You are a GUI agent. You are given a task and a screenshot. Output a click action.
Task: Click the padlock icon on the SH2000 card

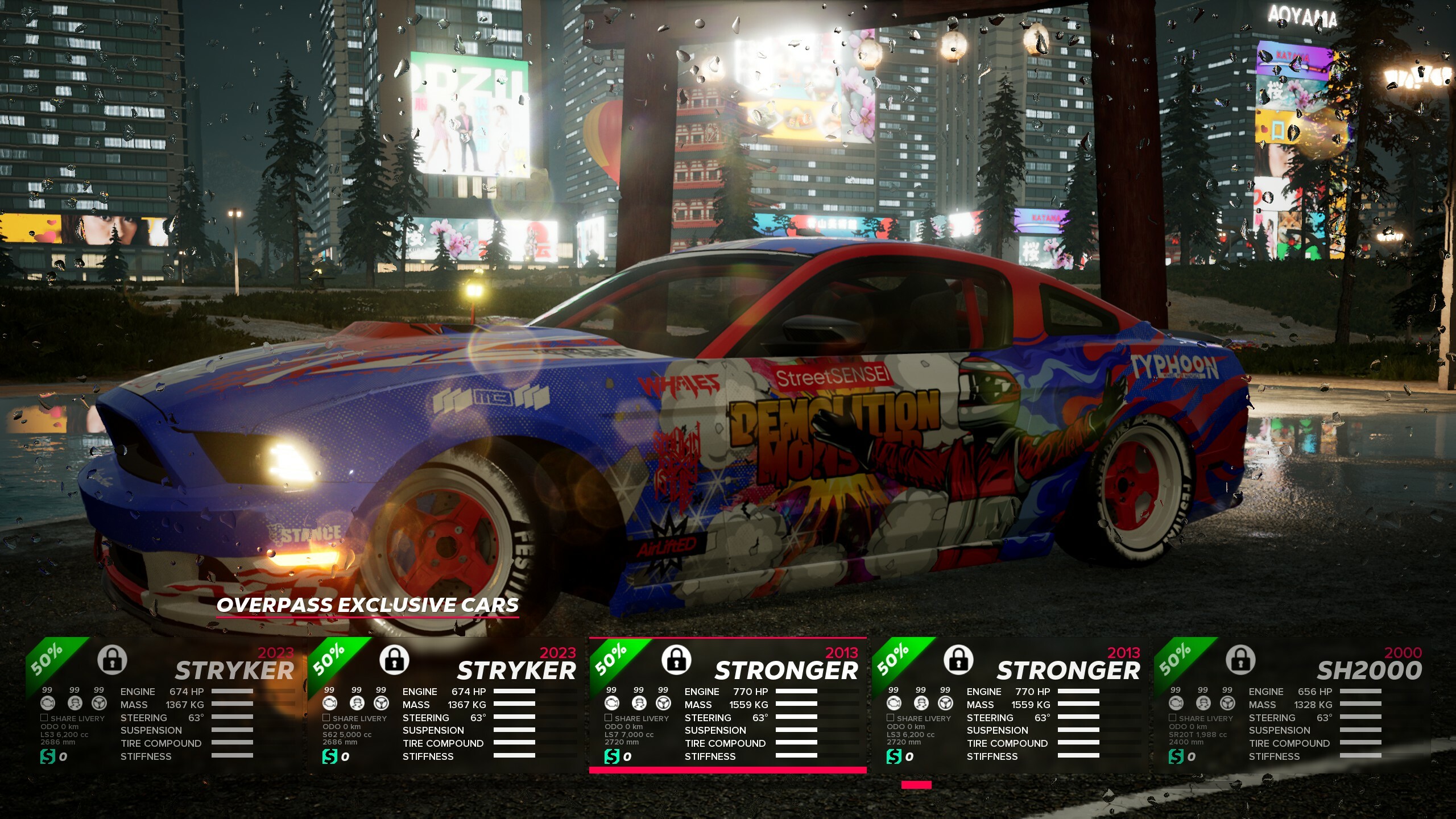click(1240, 660)
